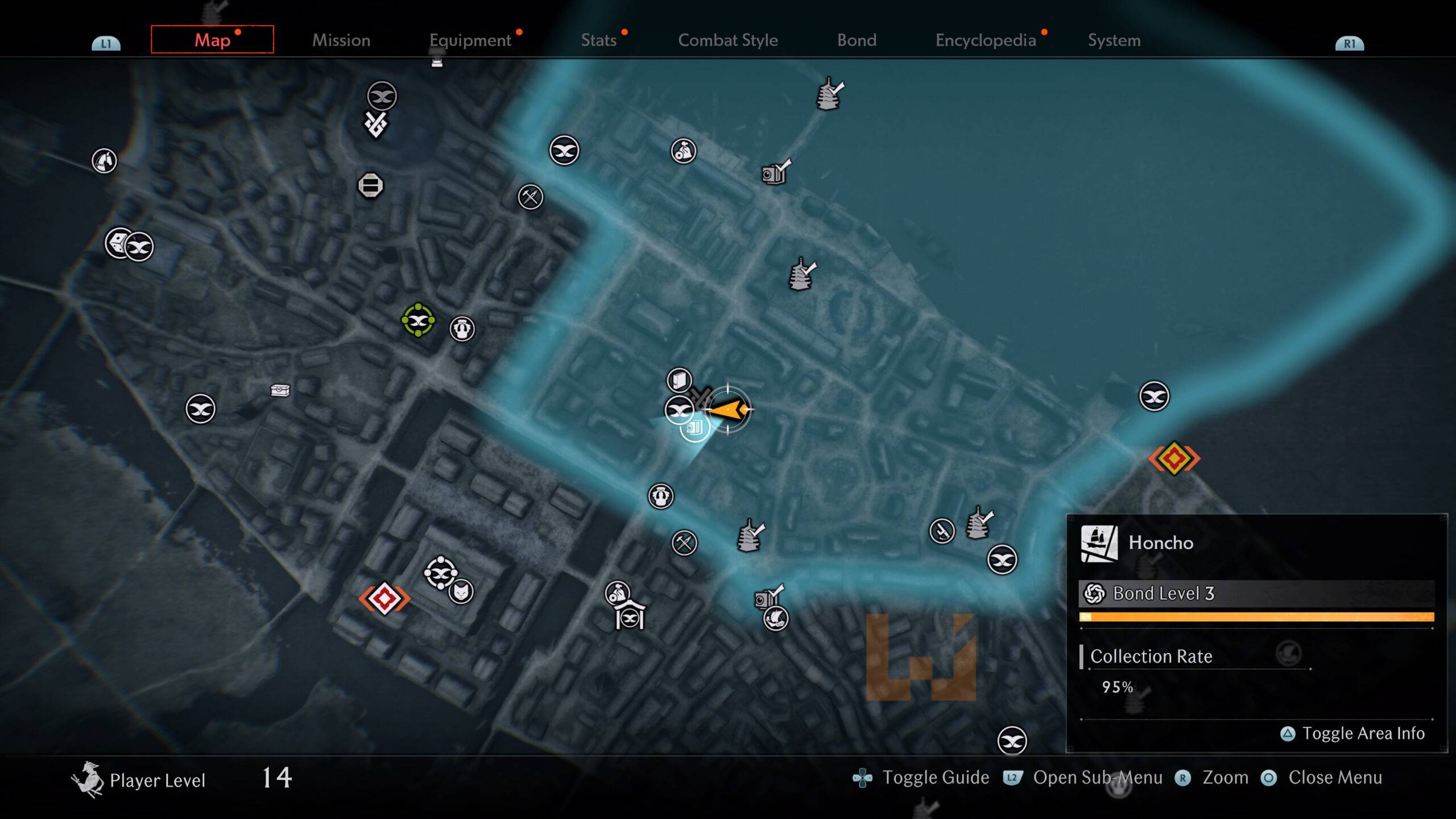Open the Honcho Bond Level 3 row

[x=1256, y=594]
